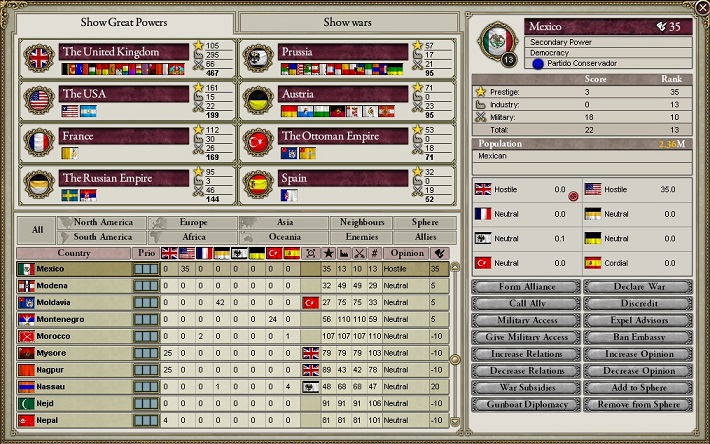The width and height of the screenshot is (710, 444).
Task: Select the Allies filter
Action: pos(426,237)
